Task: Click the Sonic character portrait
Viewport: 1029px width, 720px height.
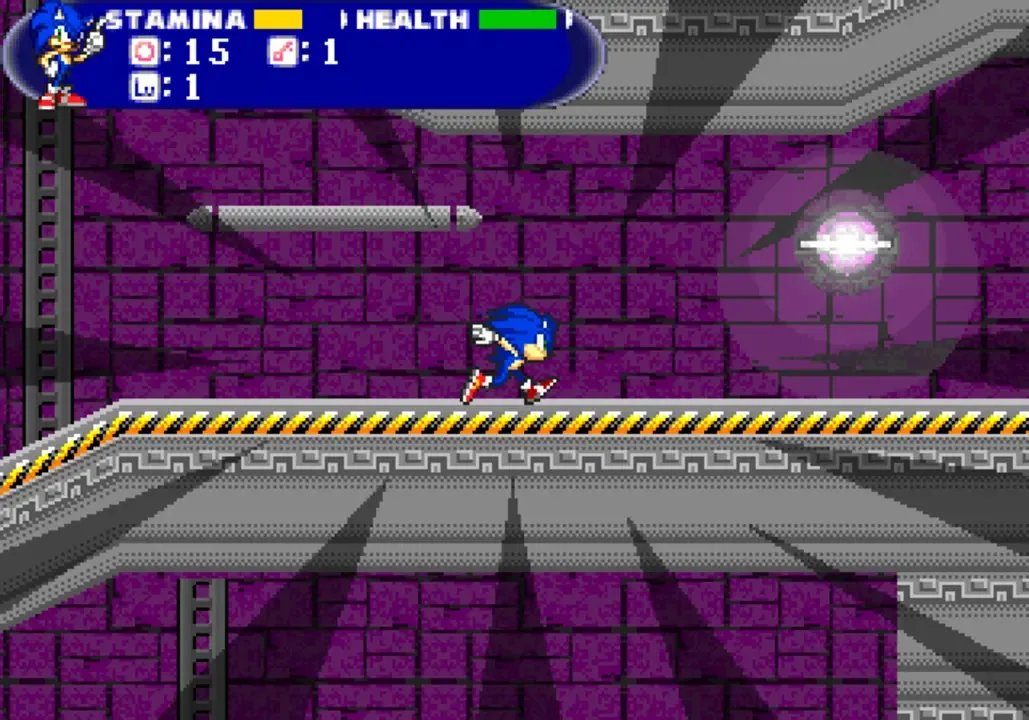Action: (x=60, y=52)
